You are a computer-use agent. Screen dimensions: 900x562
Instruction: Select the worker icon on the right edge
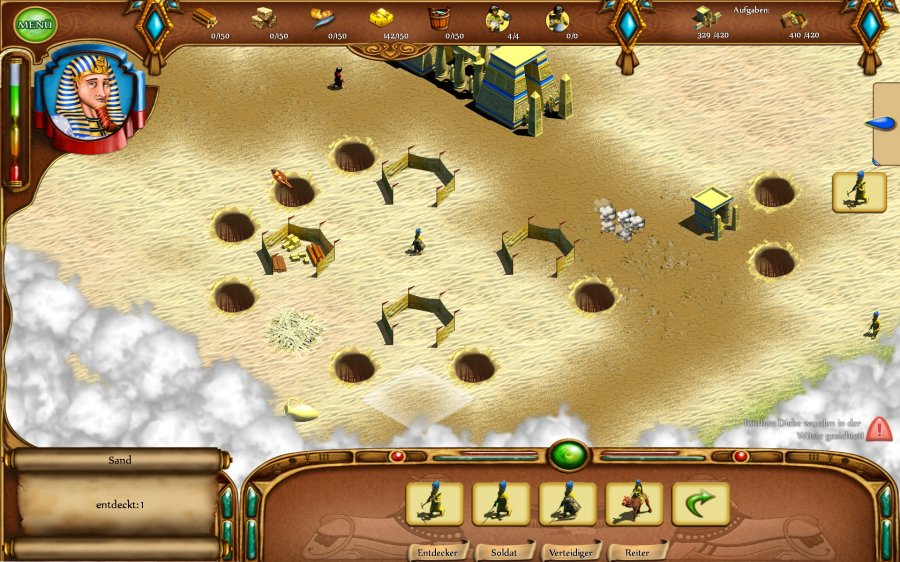[859, 192]
